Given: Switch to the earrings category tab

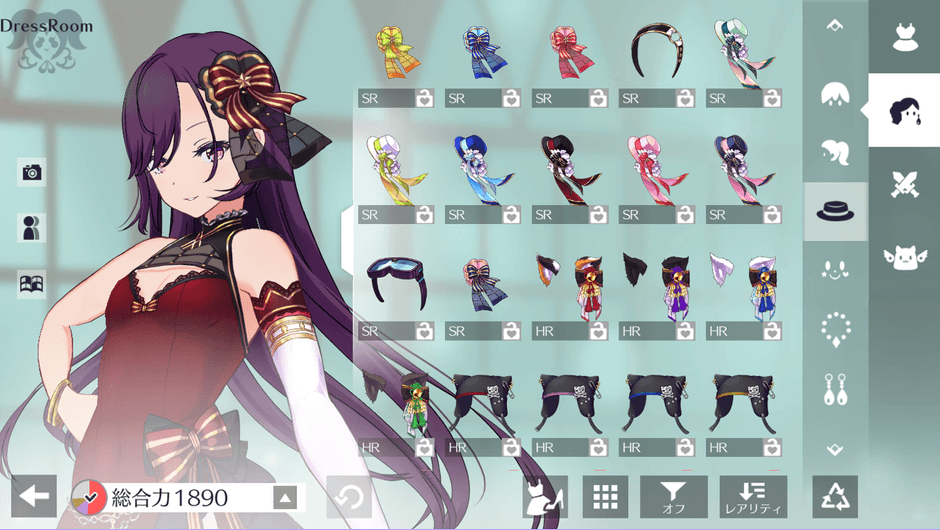Looking at the screenshot, I should point(835,389).
